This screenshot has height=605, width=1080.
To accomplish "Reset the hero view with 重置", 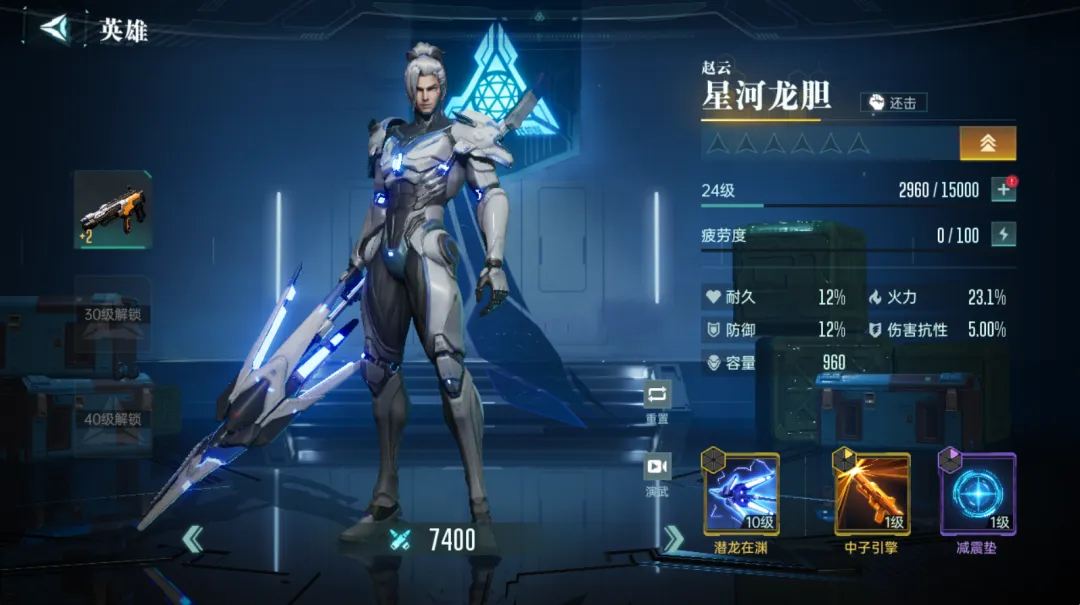I will click(657, 397).
